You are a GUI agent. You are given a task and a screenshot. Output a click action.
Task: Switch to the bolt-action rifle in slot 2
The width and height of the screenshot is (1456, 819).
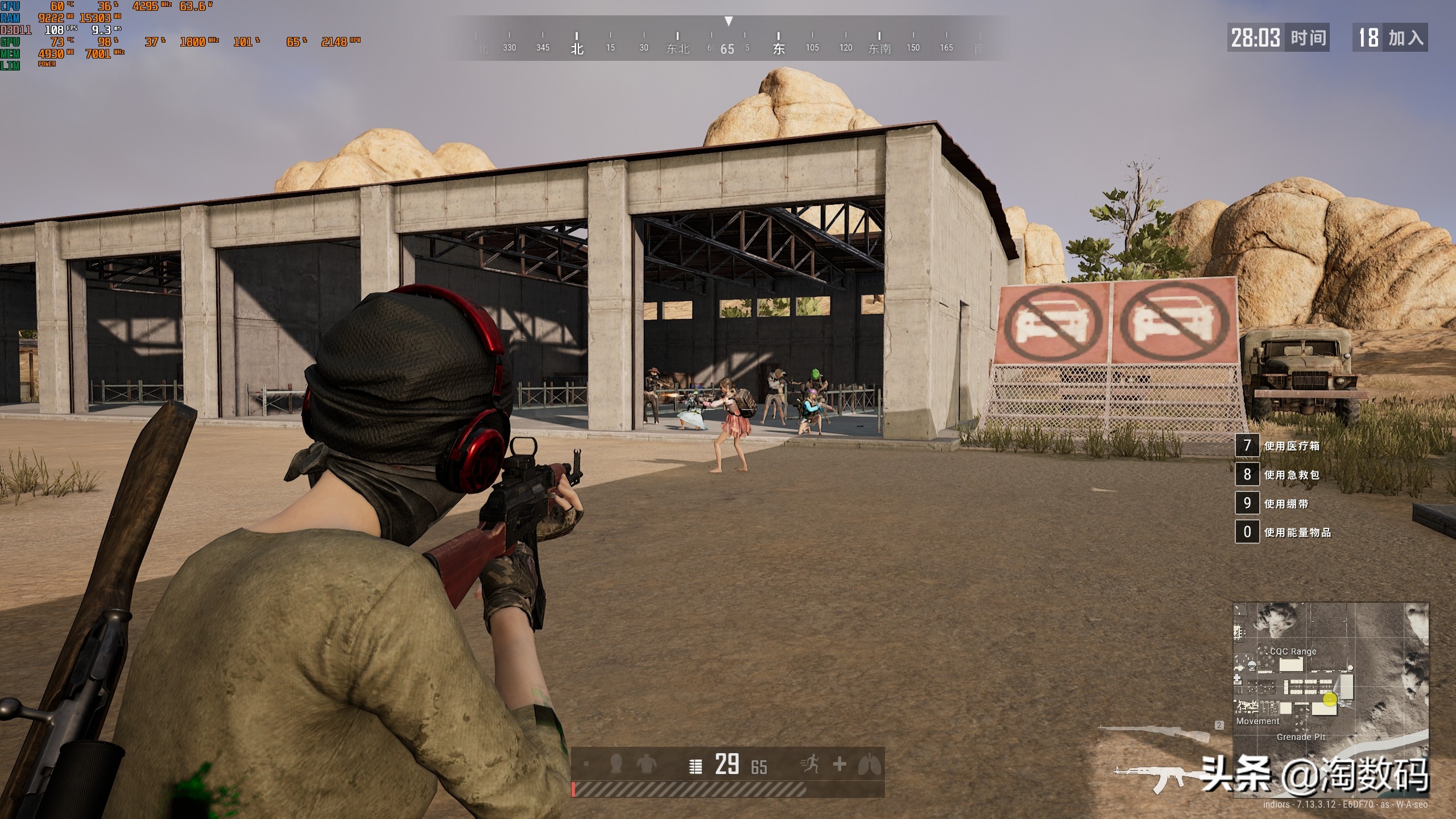(1155, 734)
